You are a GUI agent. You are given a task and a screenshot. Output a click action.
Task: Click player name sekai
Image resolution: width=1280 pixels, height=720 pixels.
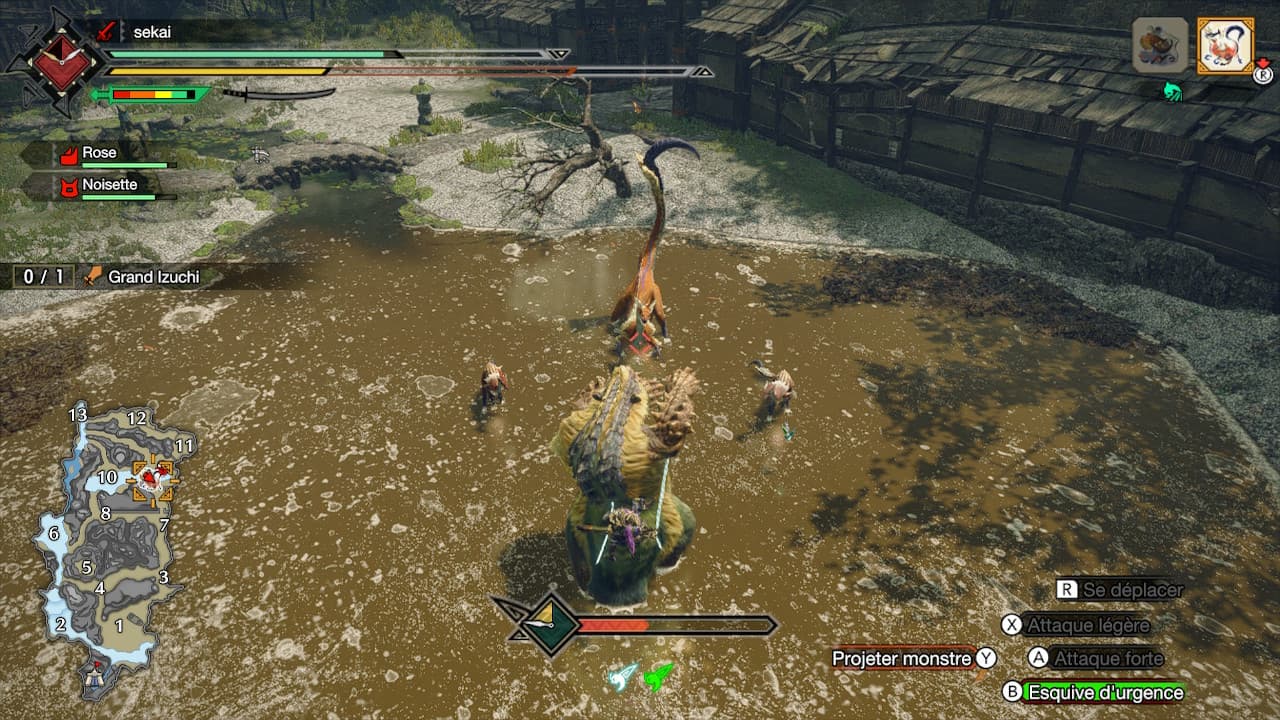[152, 32]
